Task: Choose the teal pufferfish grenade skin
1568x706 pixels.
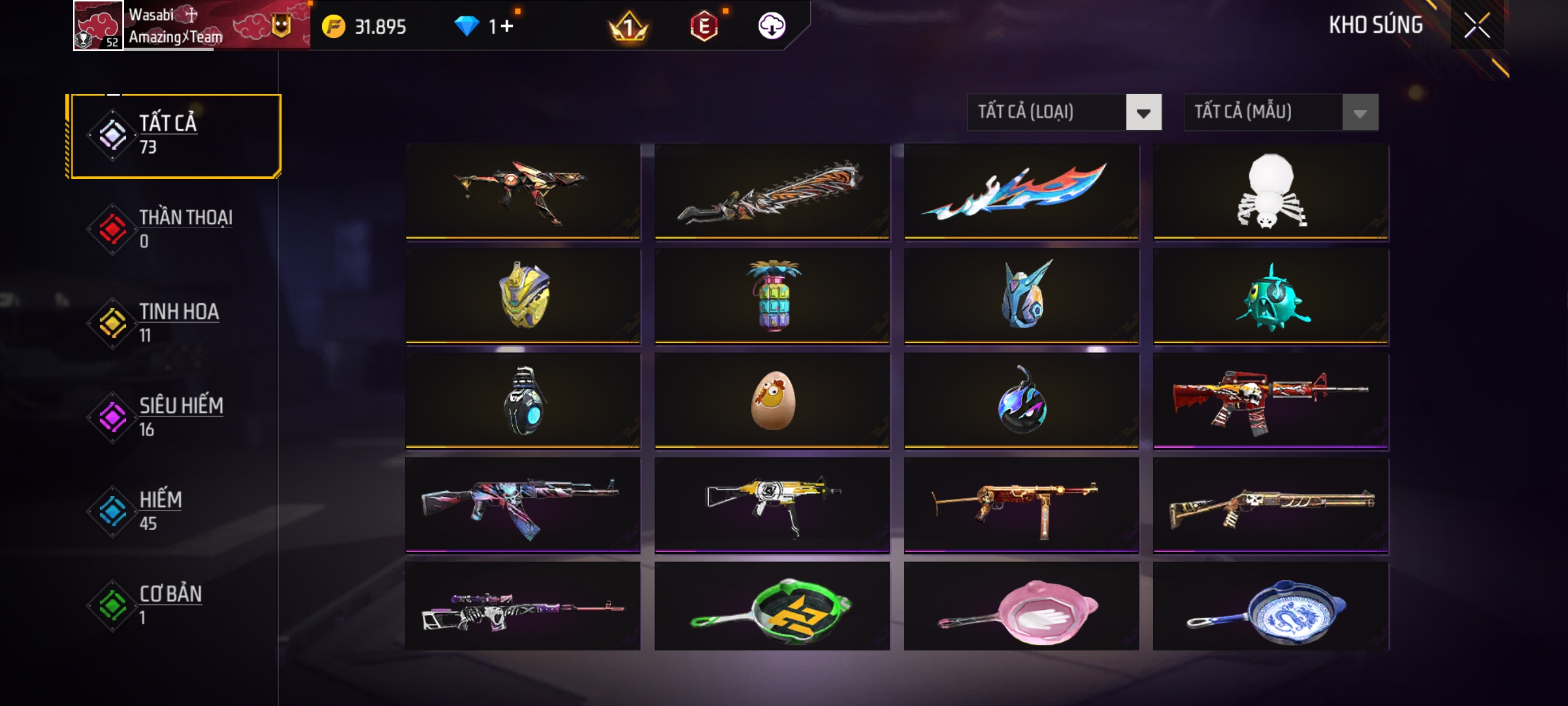Action: point(1271,295)
